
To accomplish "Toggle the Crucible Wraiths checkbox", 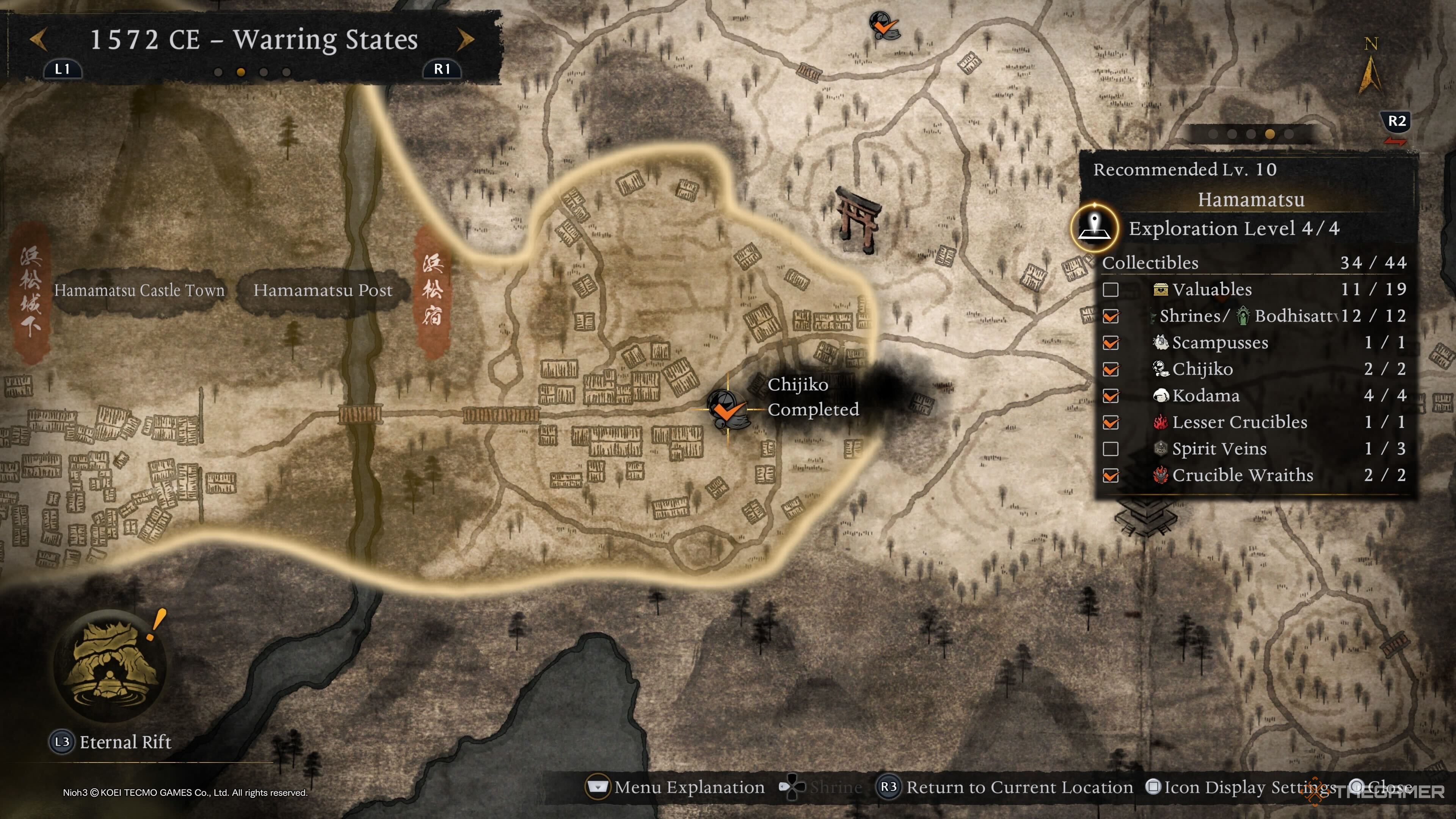I will 1111,476.
